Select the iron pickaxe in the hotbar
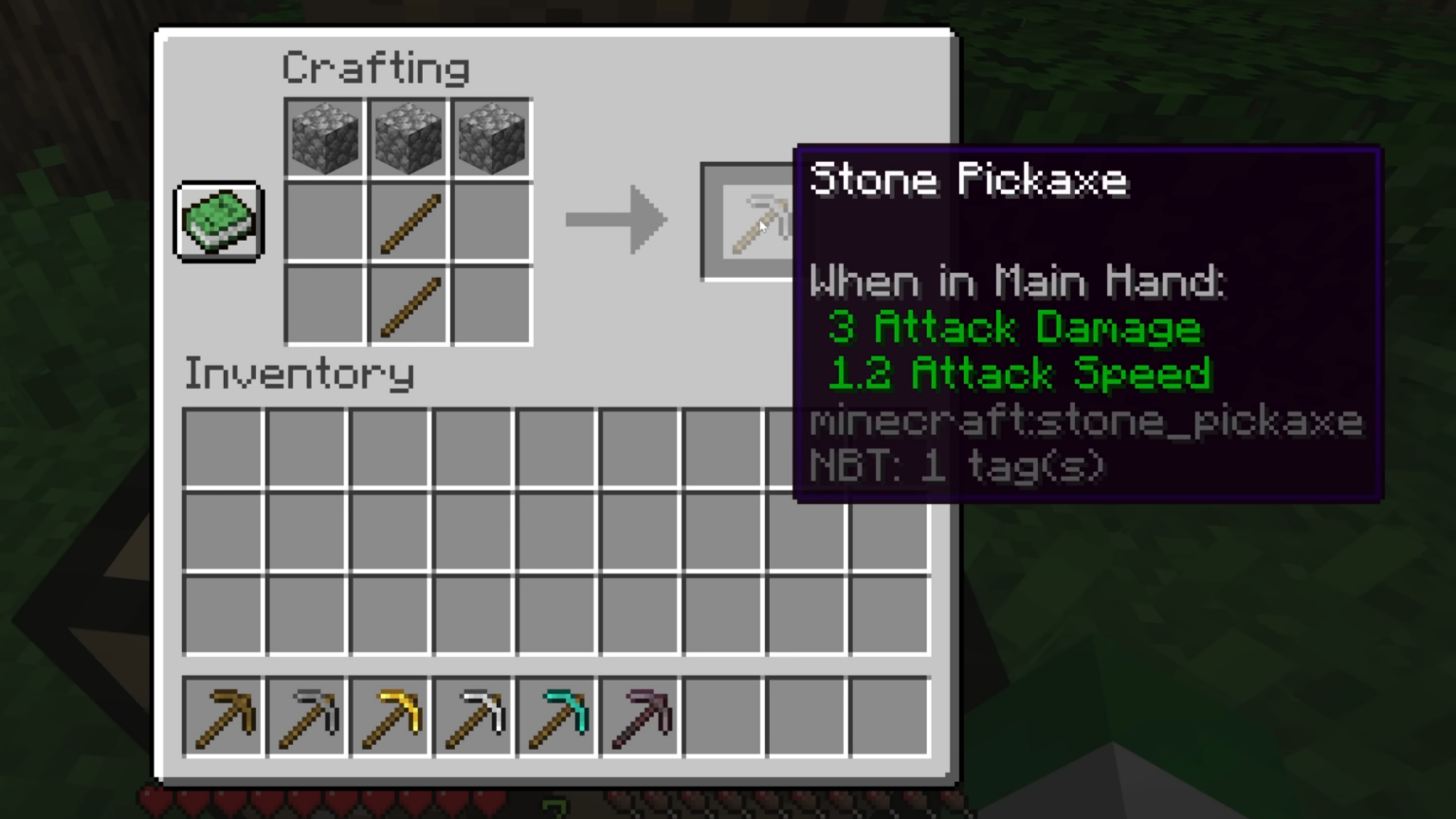This screenshot has height=819, width=1456. click(472, 716)
